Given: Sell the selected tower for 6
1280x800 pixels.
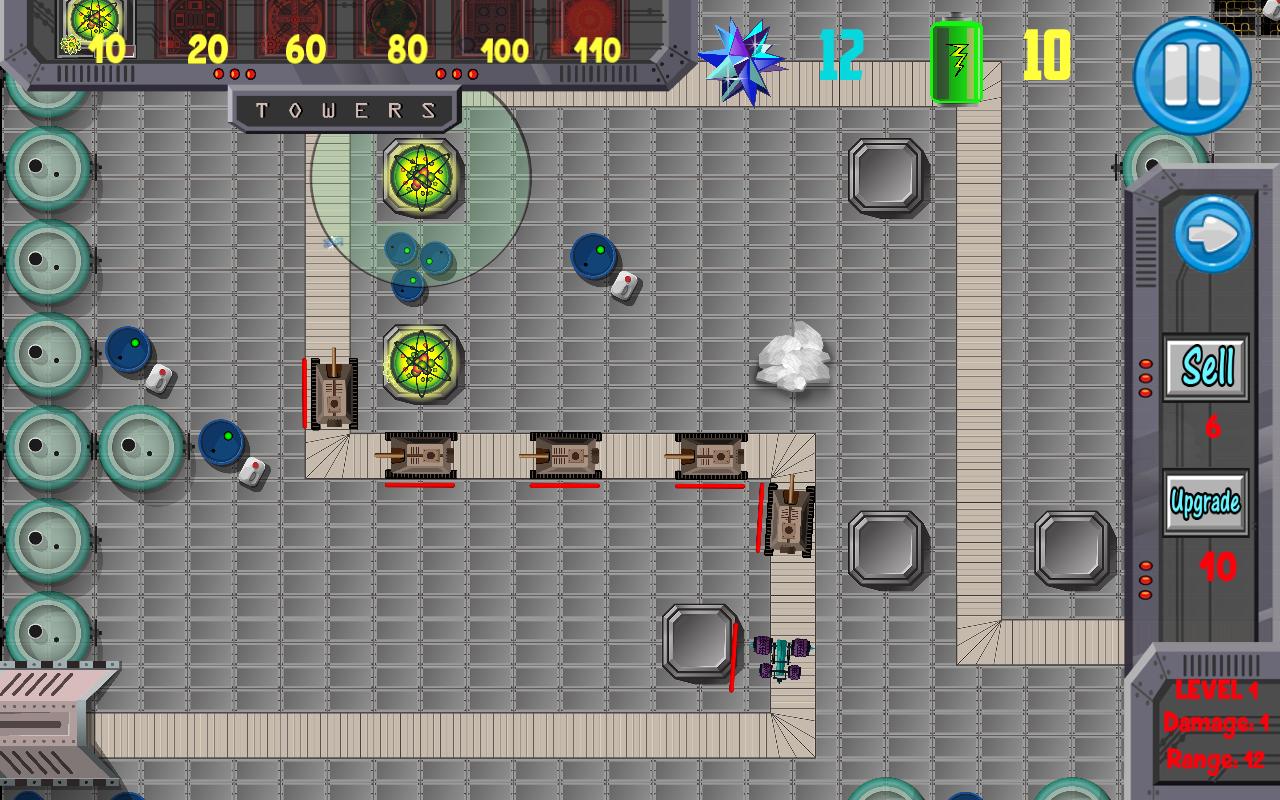Looking at the screenshot, I should (1205, 367).
